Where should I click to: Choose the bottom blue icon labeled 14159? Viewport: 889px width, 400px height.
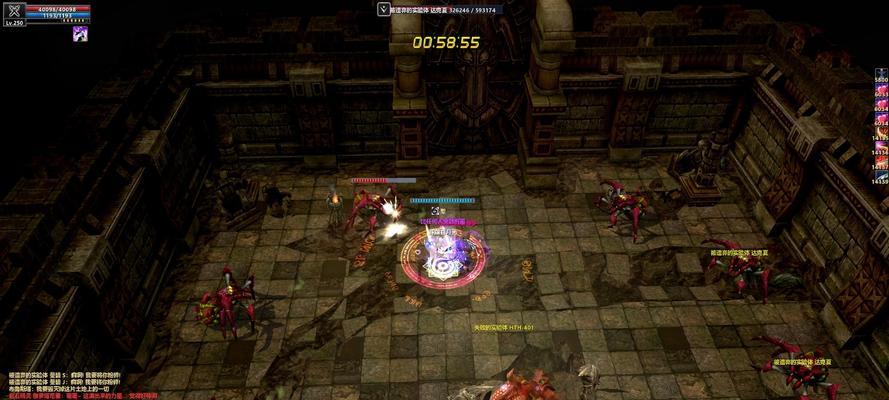tap(881, 173)
